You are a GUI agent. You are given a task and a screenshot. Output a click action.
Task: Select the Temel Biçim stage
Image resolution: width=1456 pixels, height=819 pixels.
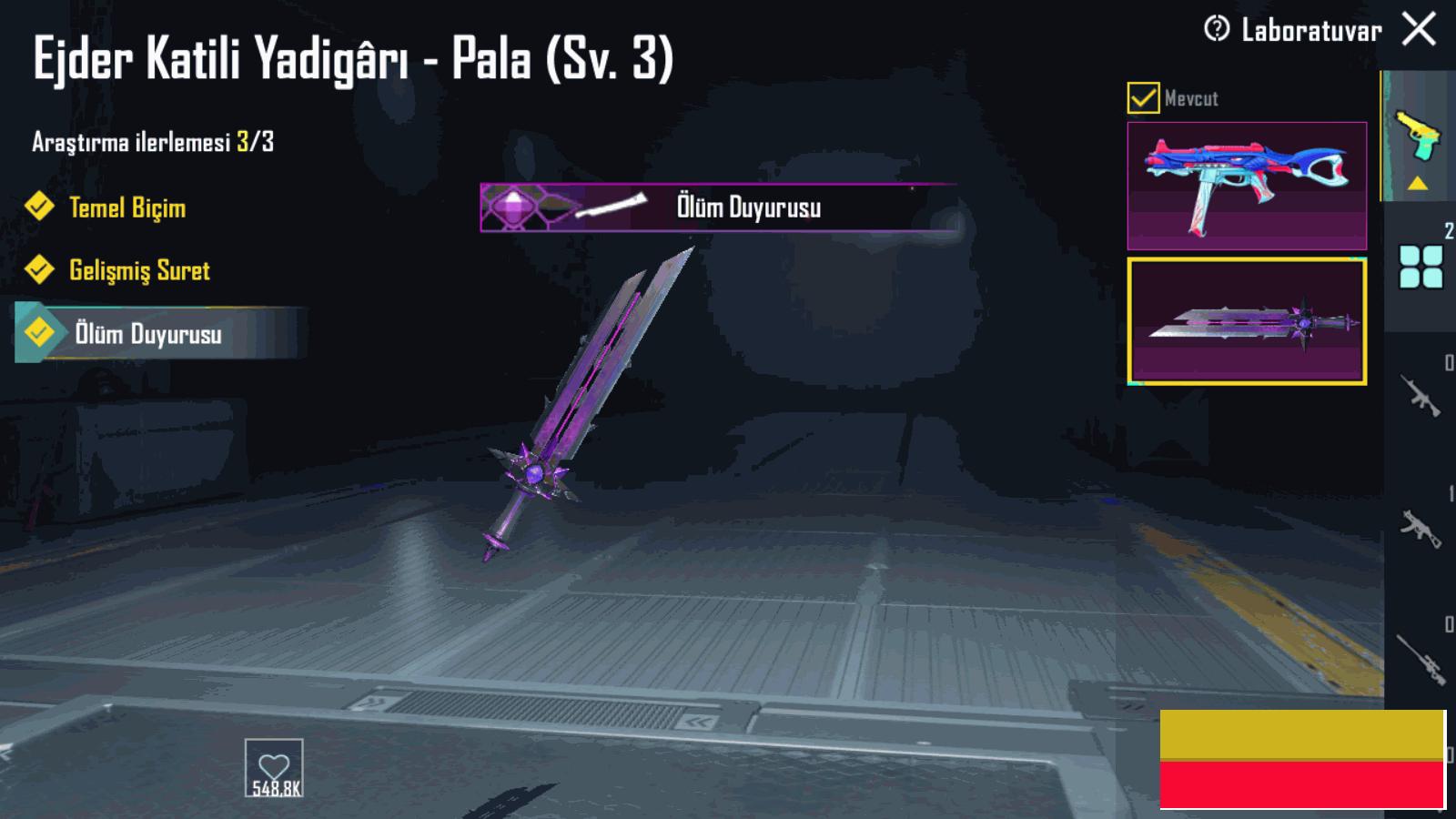coord(127,207)
